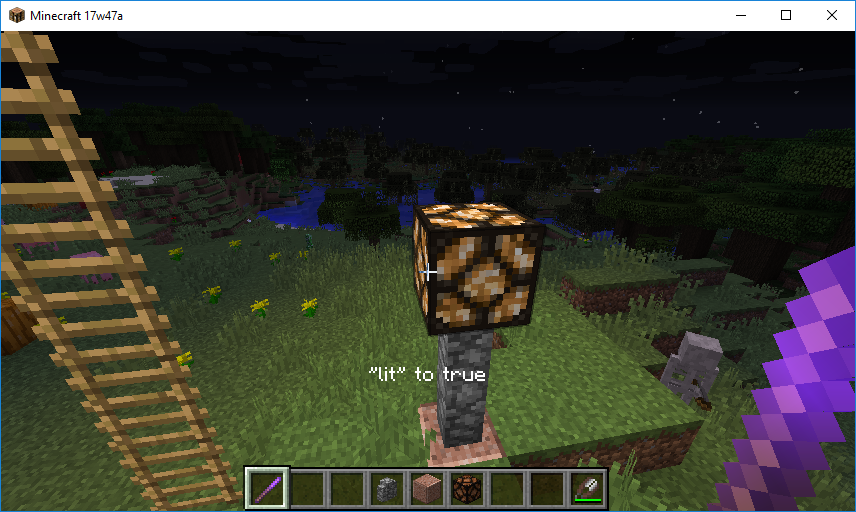Switch to the flint and steel slot
Screen dimensions: 856x512
click(x=587, y=489)
